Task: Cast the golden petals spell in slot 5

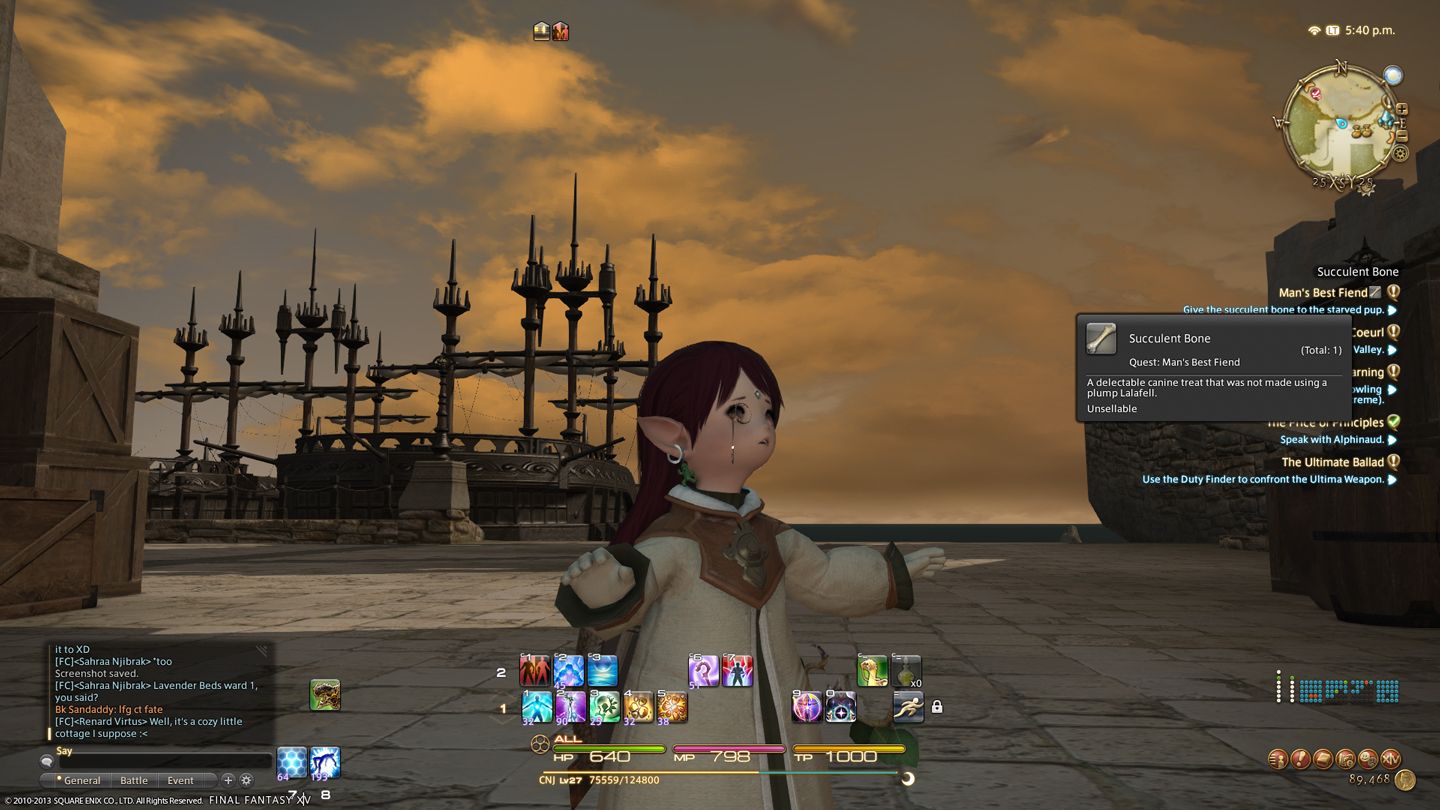Action: tap(672, 706)
